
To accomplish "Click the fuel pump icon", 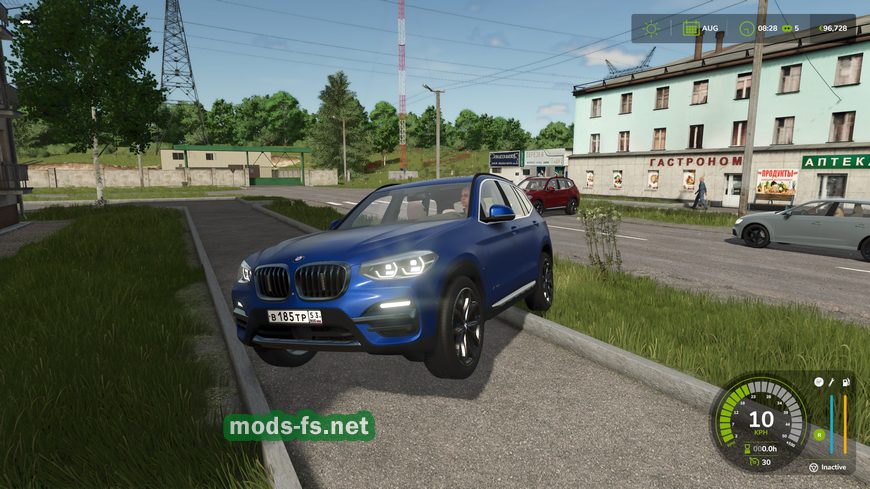I will point(846,382).
